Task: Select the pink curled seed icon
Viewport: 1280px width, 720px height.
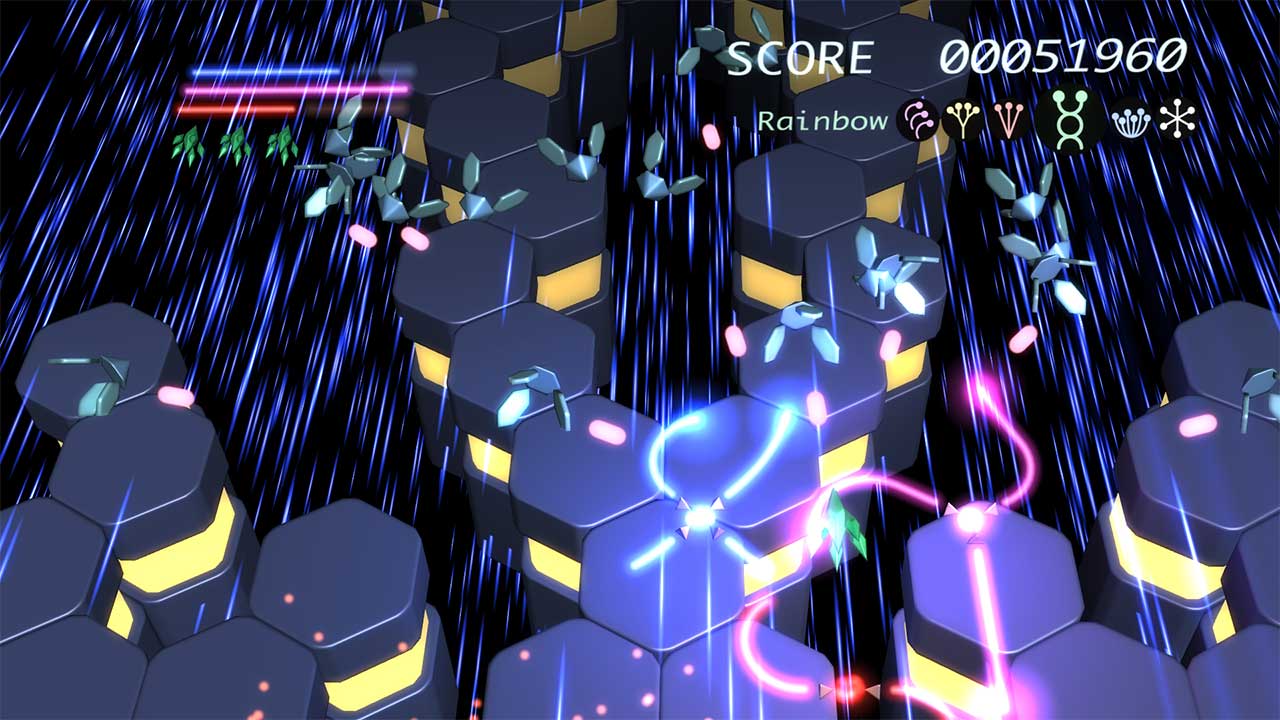Action: [x=918, y=118]
